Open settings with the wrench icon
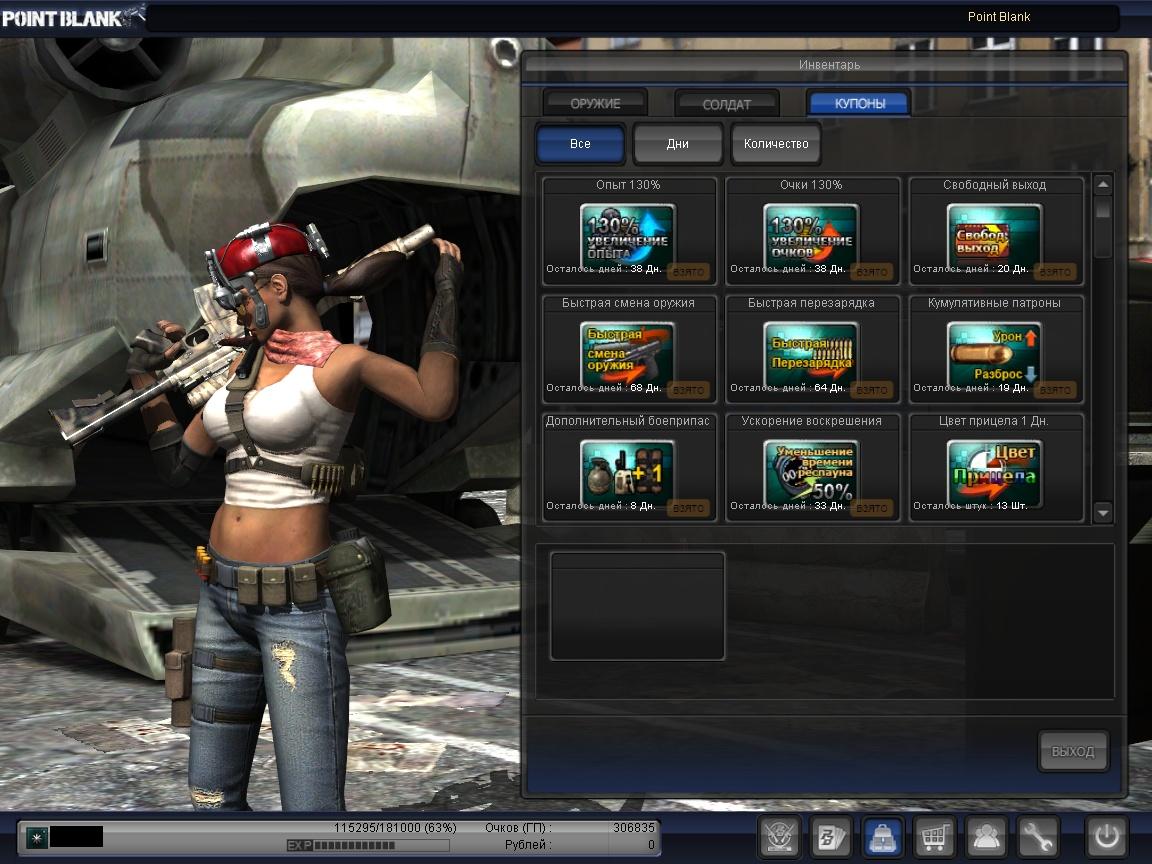The width and height of the screenshot is (1152, 864). tap(1038, 836)
